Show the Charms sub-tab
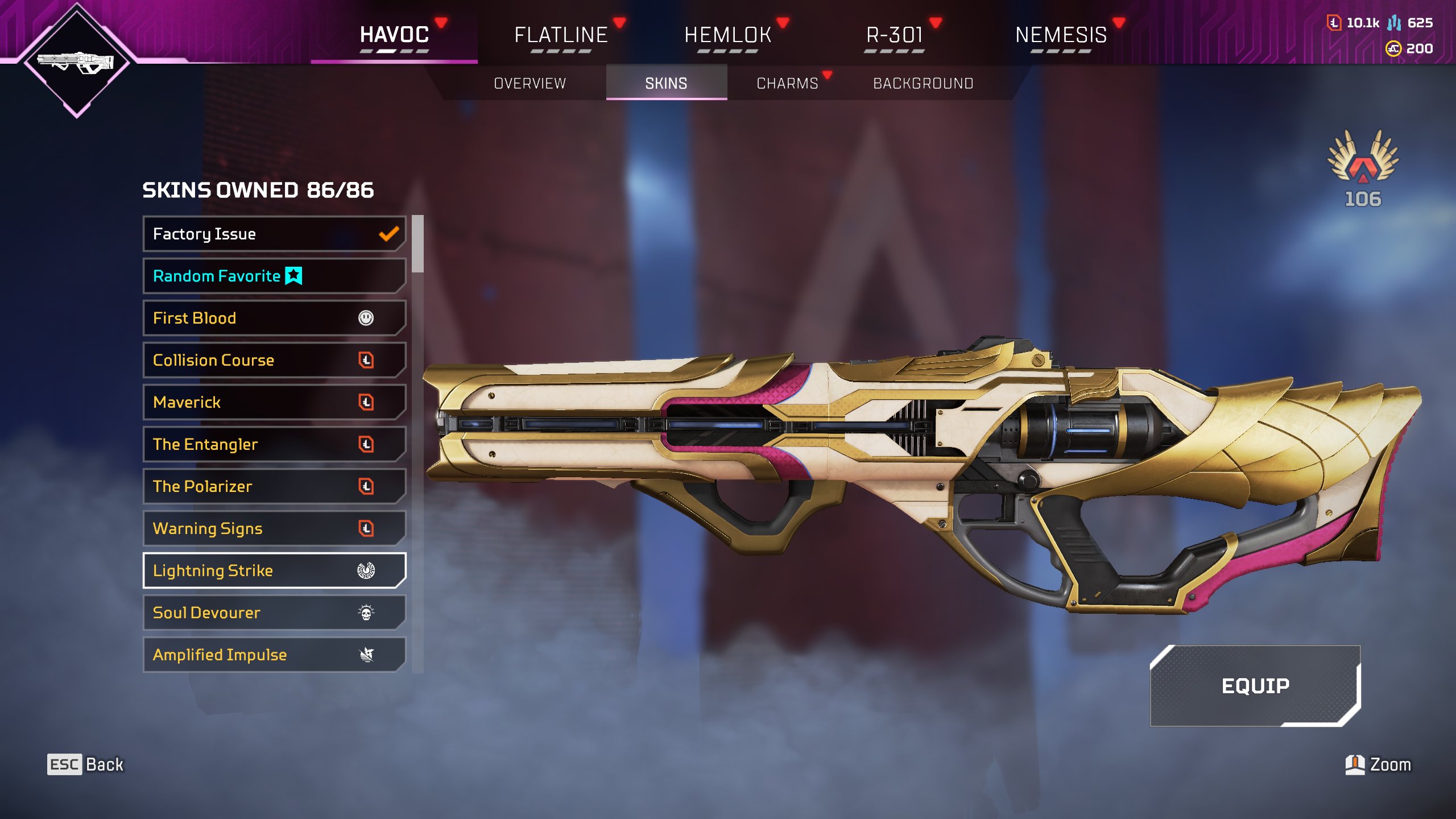The width and height of the screenshot is (1456, 819). pos(787,83)
